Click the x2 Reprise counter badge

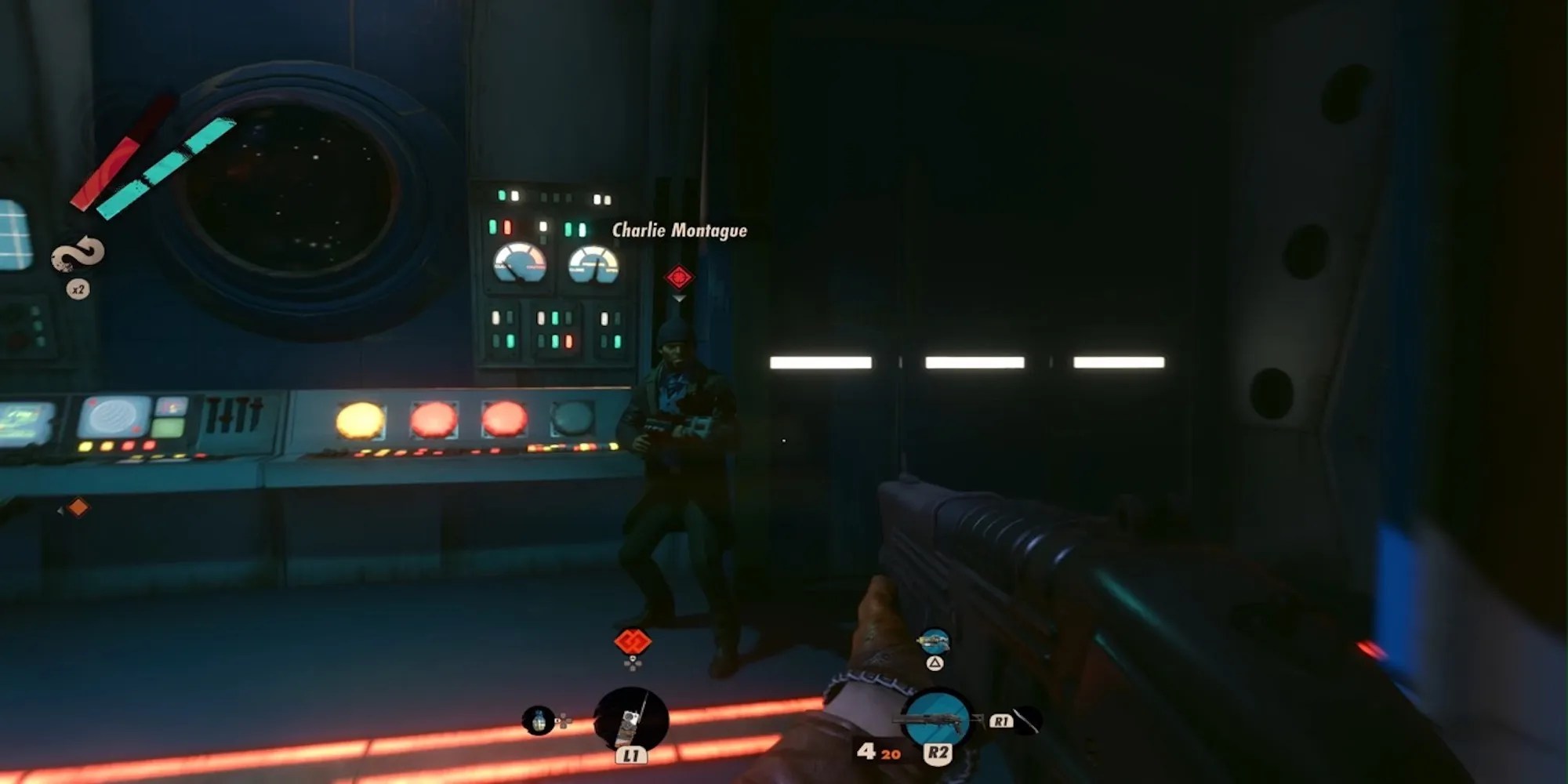(78, 289)
